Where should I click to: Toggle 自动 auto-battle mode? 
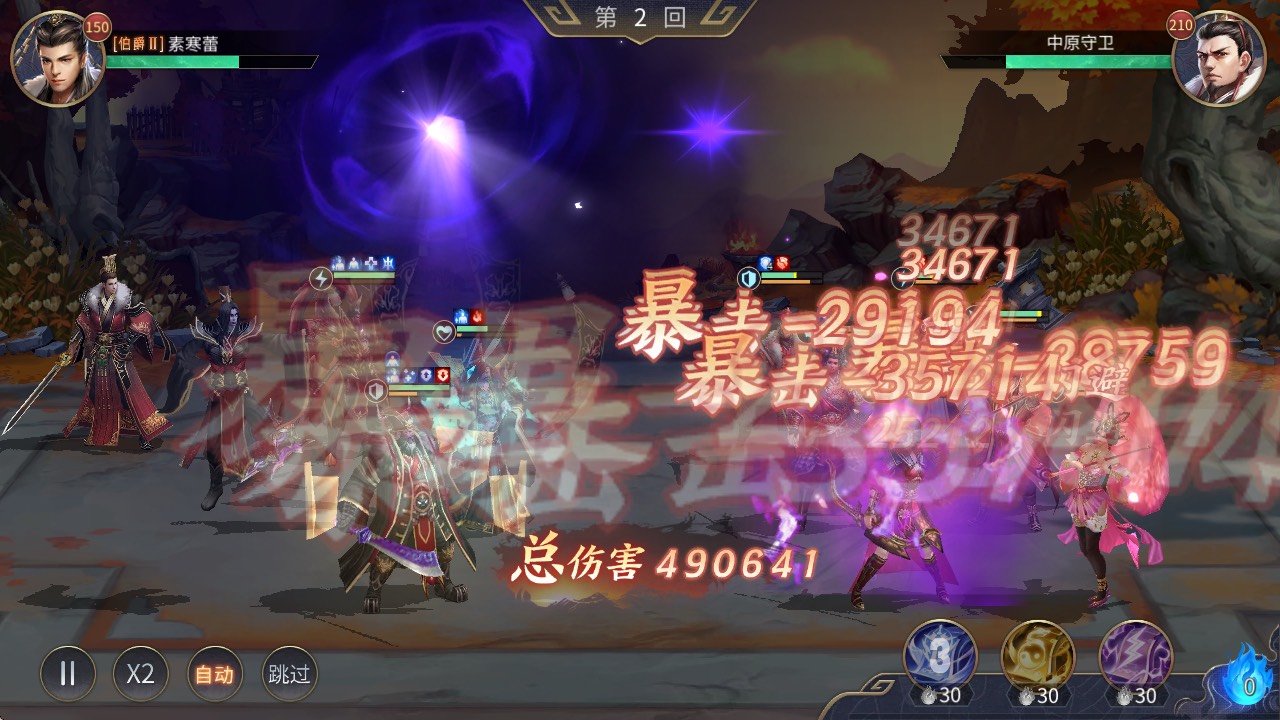208,675
